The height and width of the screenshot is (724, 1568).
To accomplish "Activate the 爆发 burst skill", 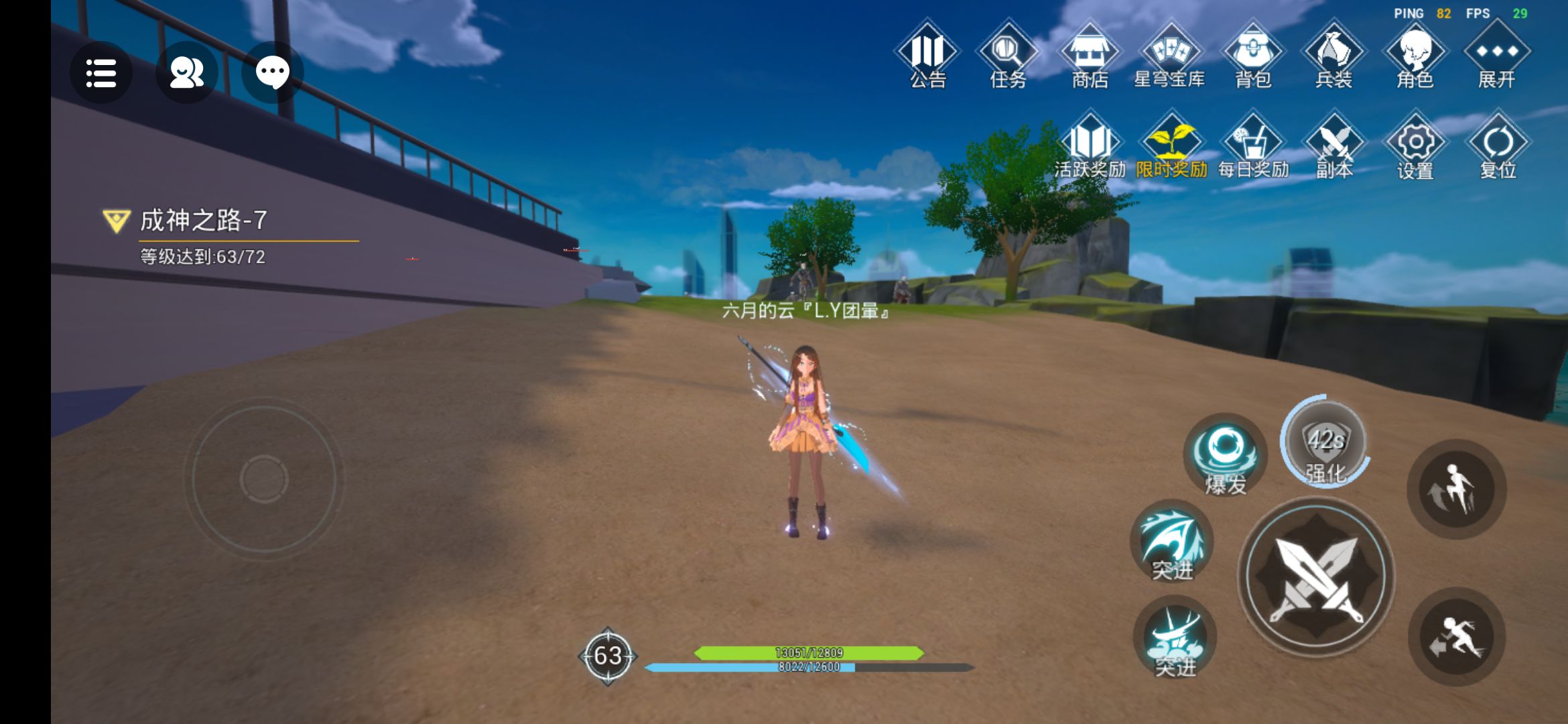I will click(1225, 455).
